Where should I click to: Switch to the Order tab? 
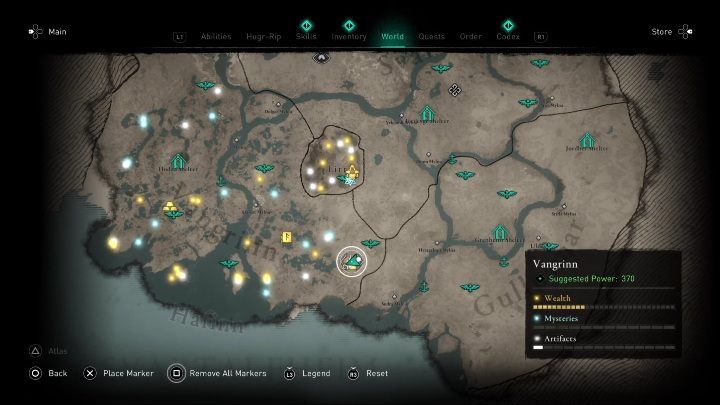coord(470,36)
